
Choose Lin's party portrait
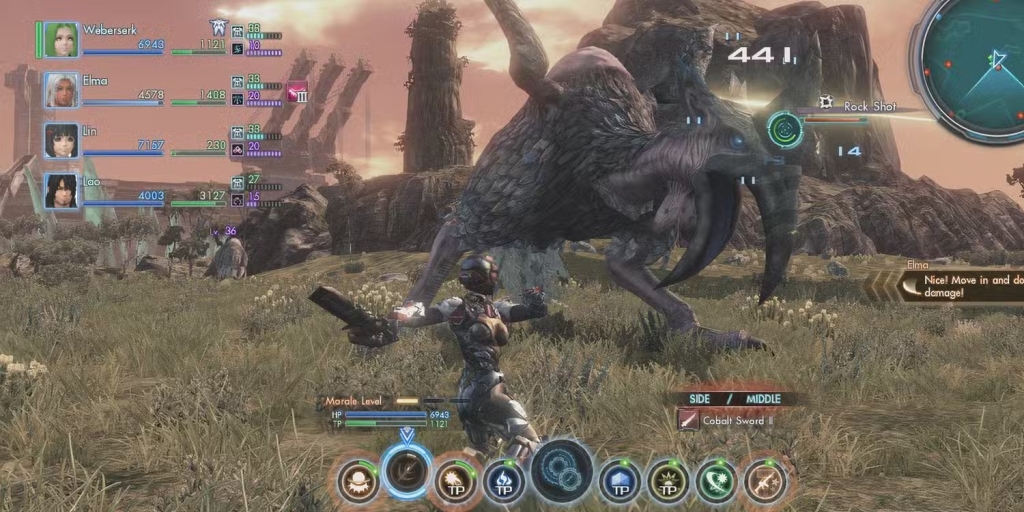point(61,140)
